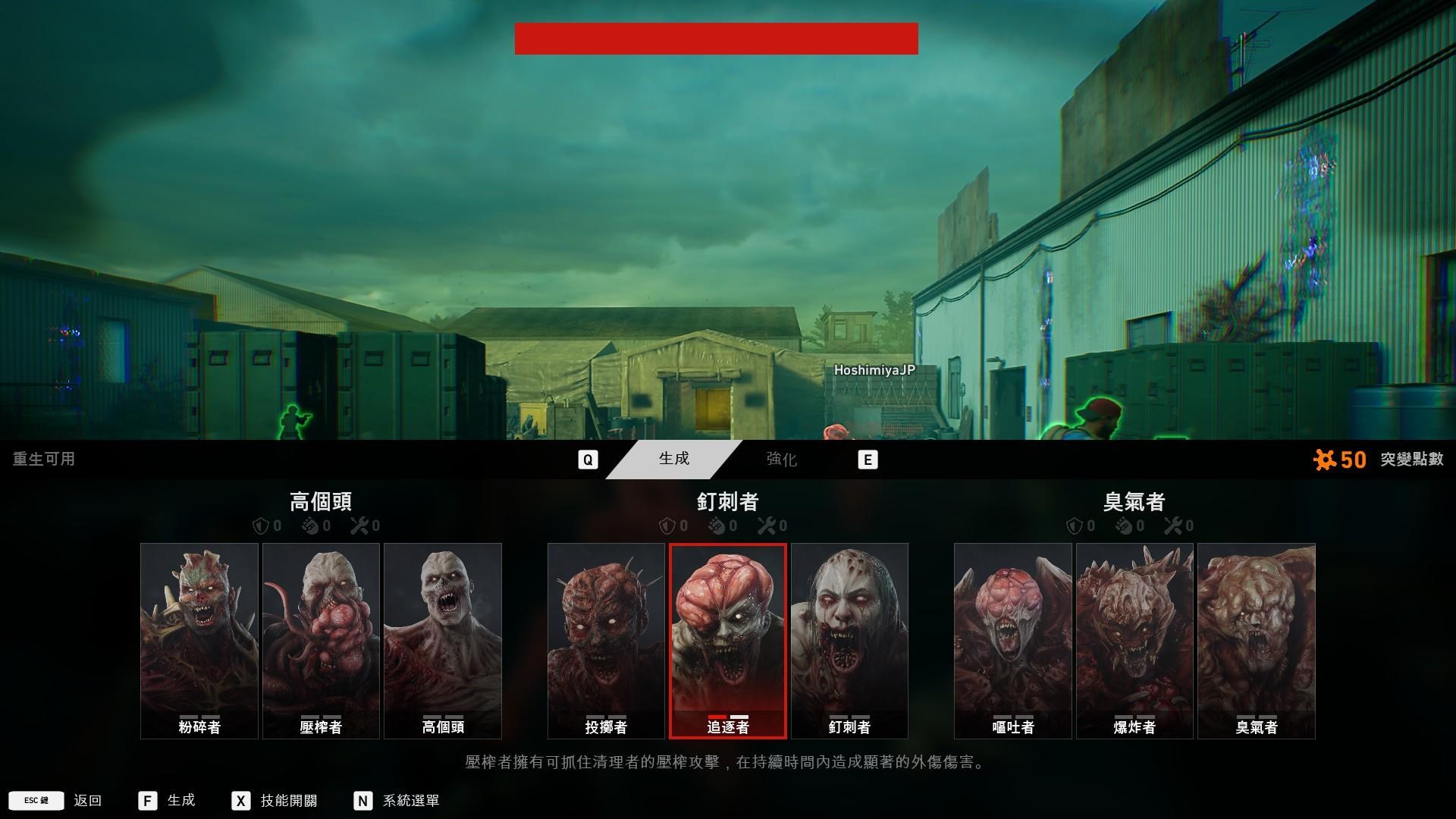Click the Q key prompt beside 生成 tab
The width and height of the screenshot is (1456, 819).
(x=588, y=459)
